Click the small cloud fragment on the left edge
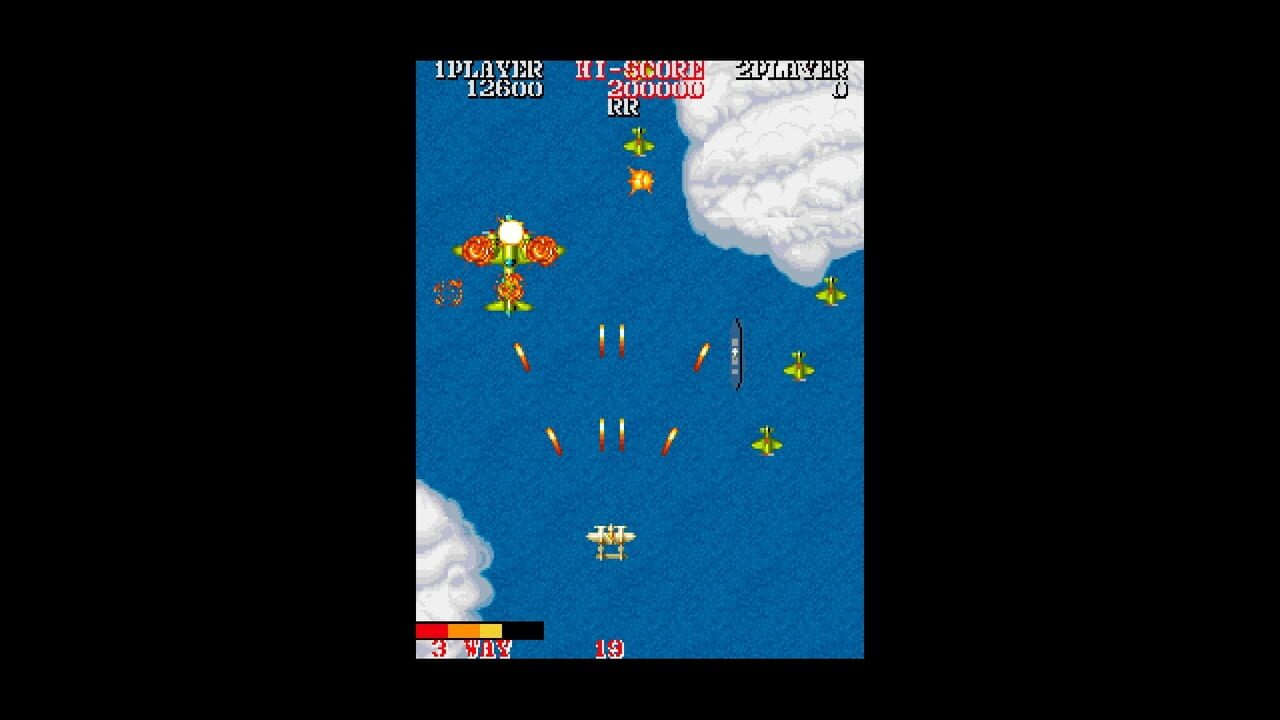1280x720 pixels. 425,495
